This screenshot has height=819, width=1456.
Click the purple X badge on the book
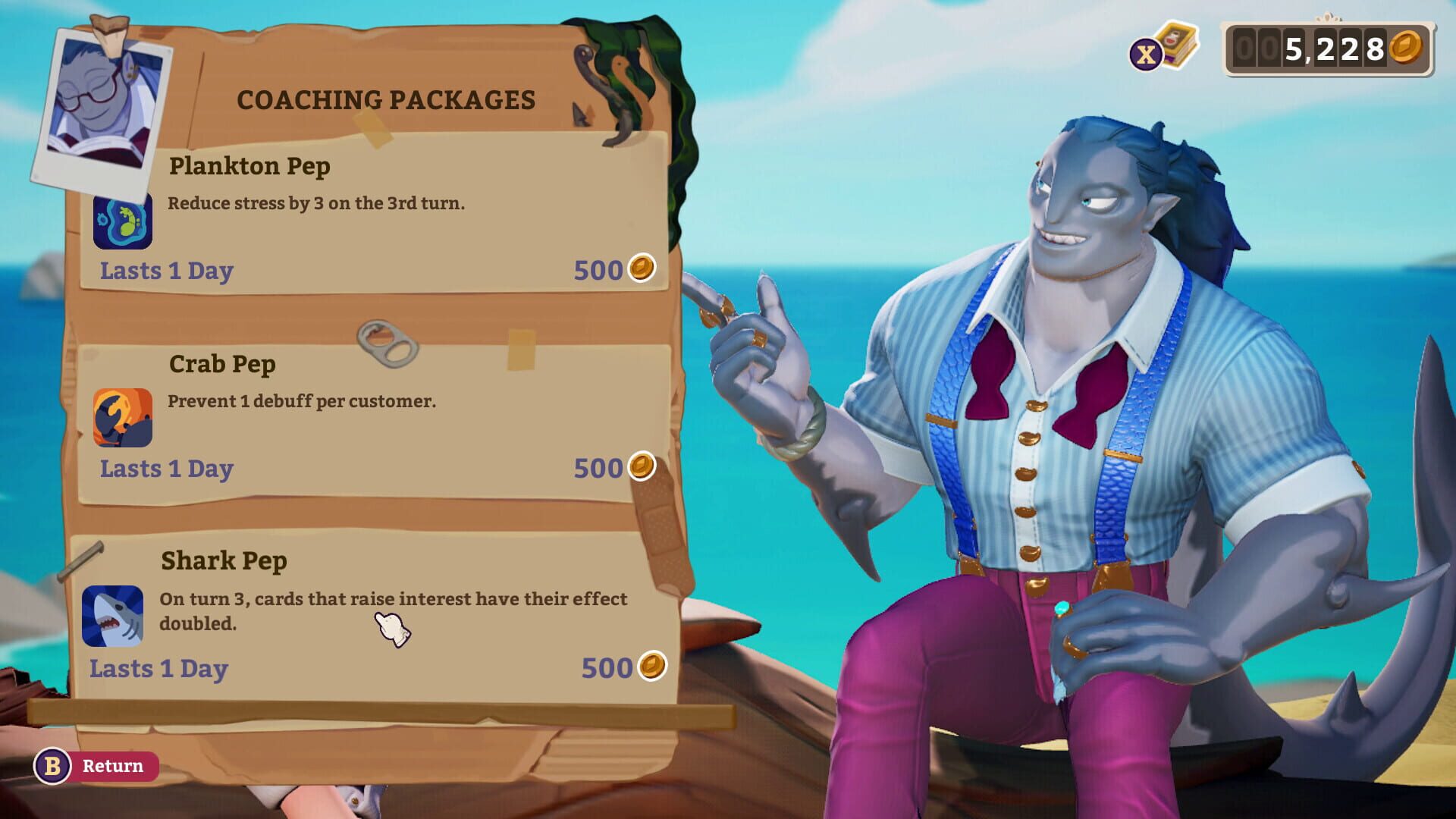(x=1146, y=52)
